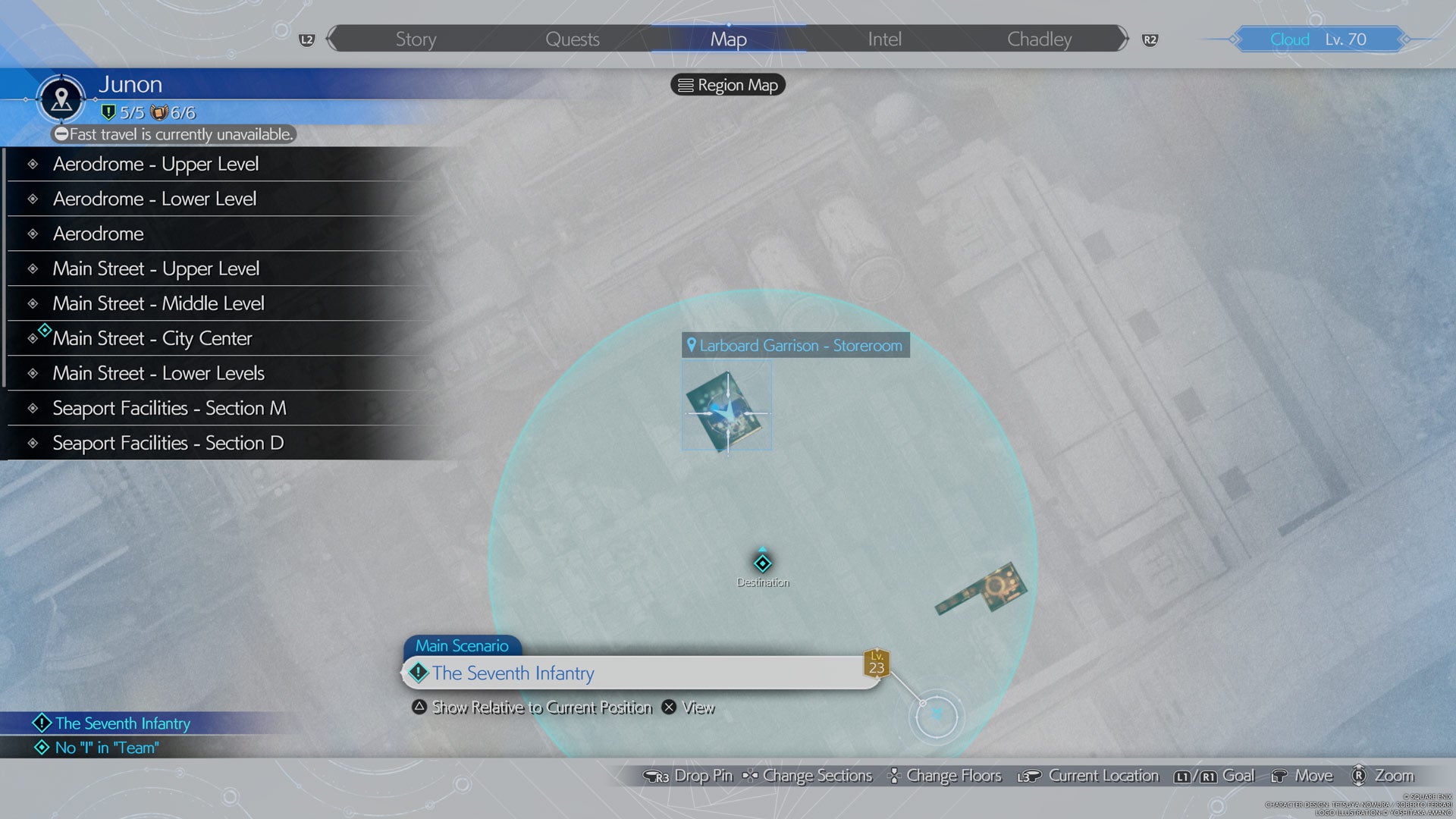Select Aerodrome - Upper Level location
1456x819 pixels.
(x=155, y=164)
